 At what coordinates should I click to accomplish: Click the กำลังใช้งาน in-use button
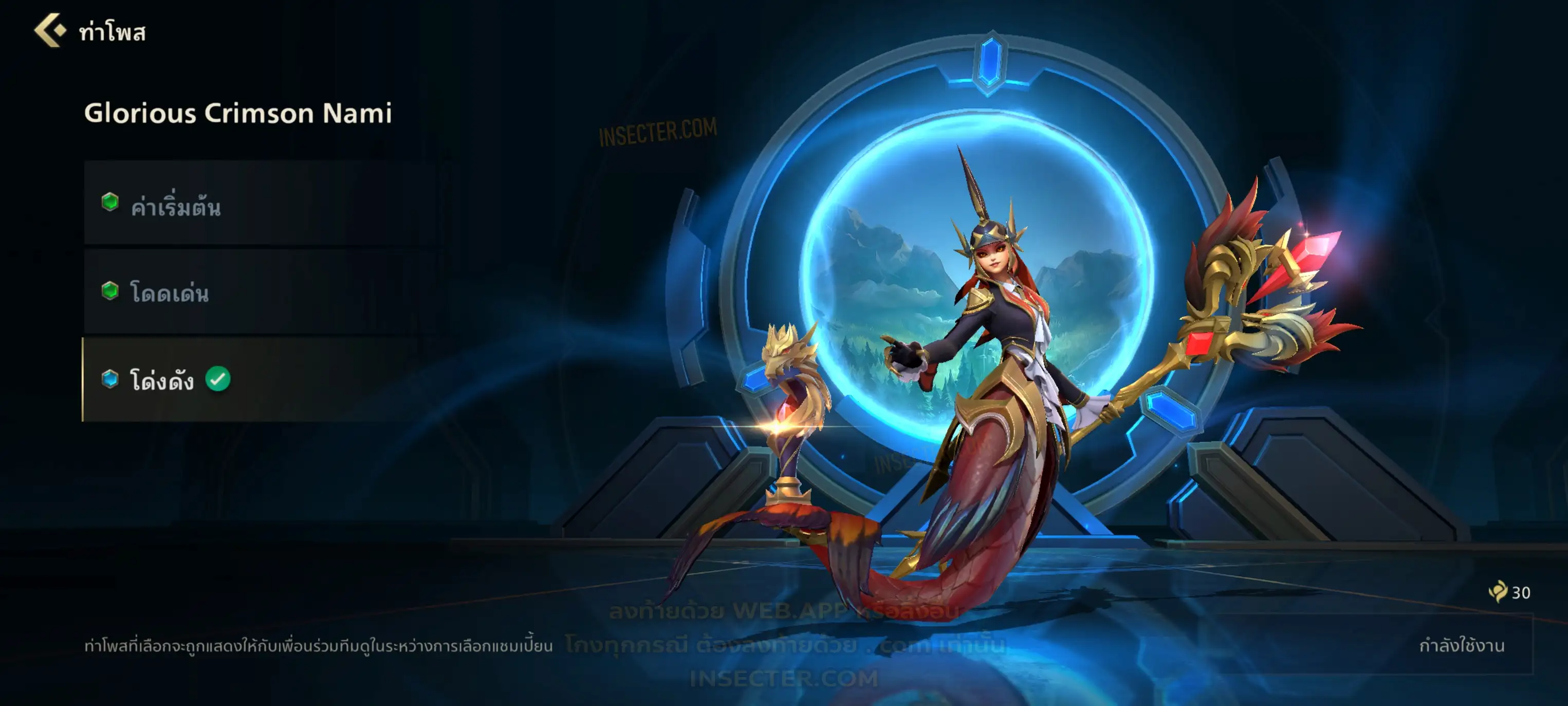click(1461, 645)
